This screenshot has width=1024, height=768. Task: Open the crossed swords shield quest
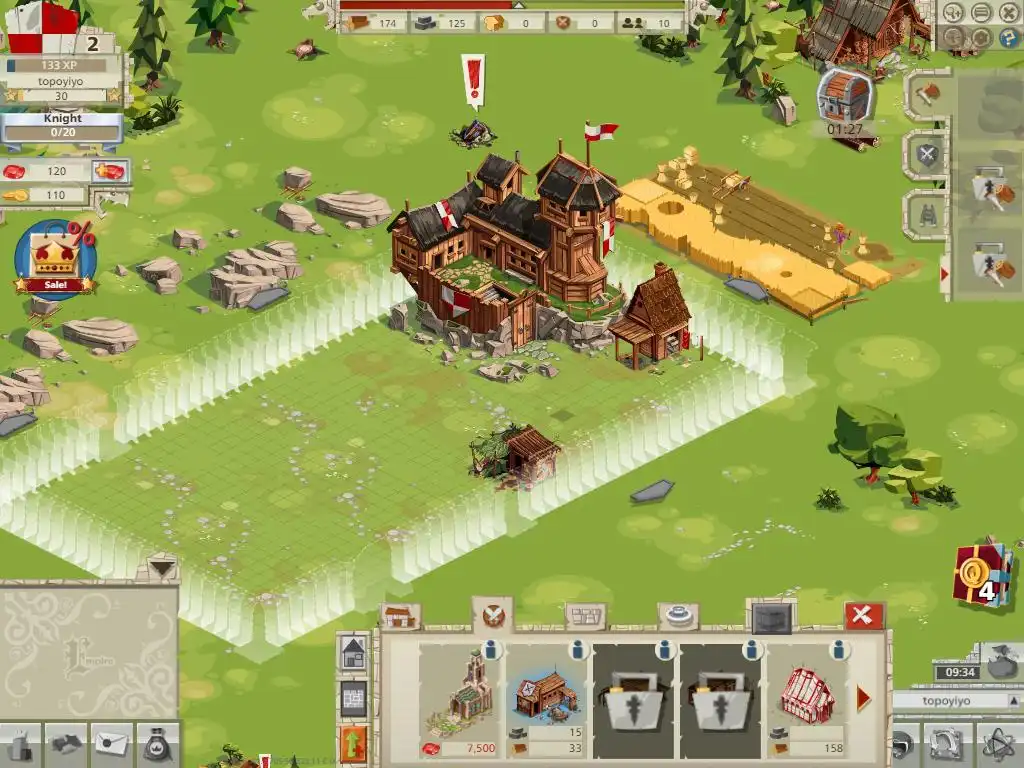click(x=928, y=155)
